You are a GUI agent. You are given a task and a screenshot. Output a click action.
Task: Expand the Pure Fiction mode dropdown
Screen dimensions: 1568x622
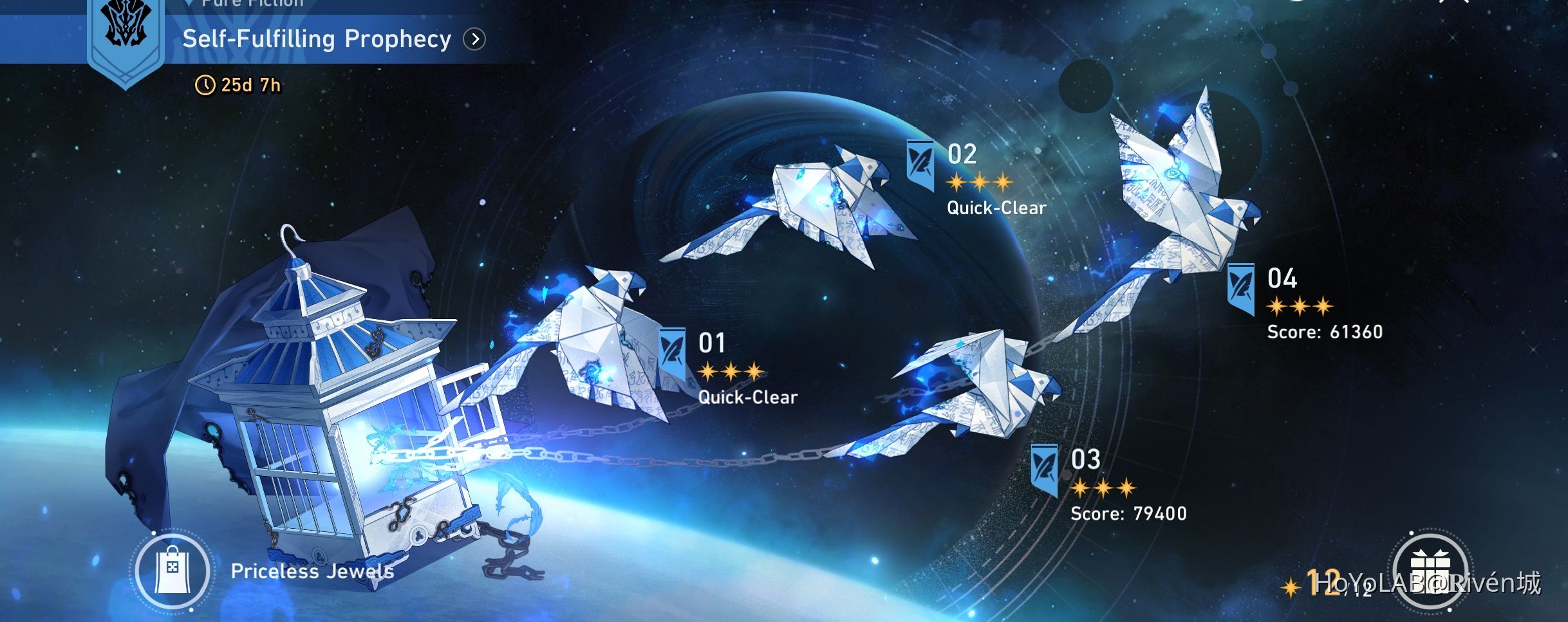point(189,3)
